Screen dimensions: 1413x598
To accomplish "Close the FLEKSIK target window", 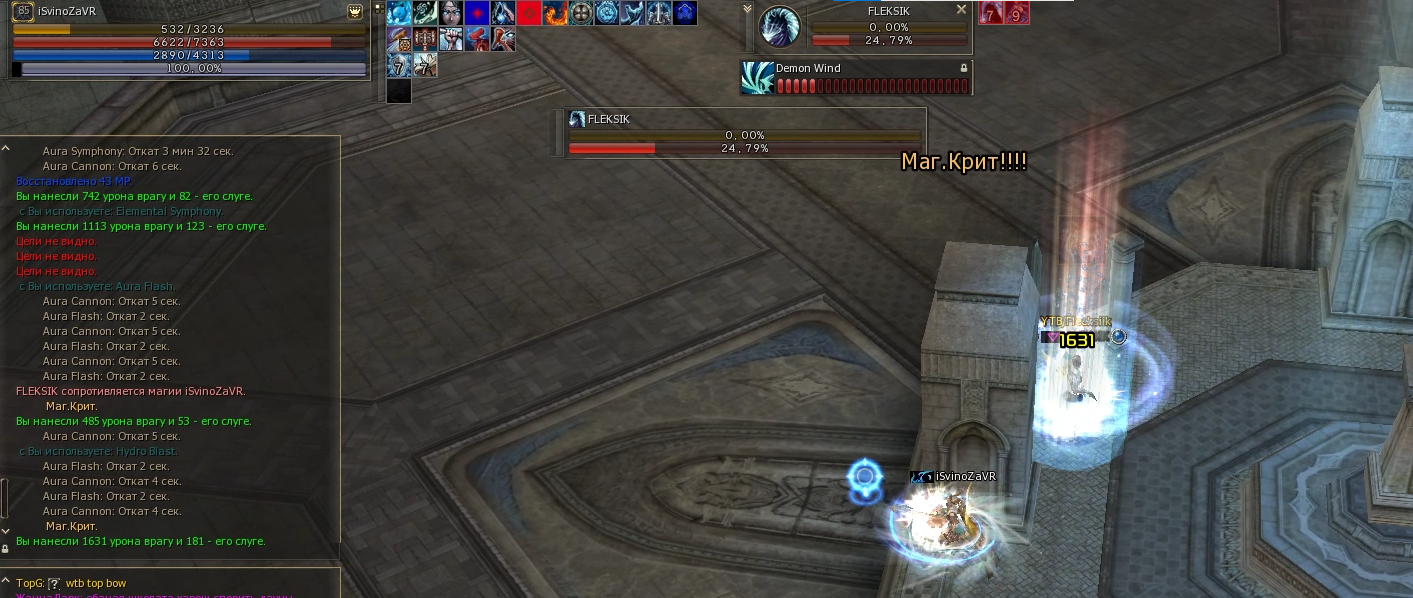I will click(x=961, y=9).
